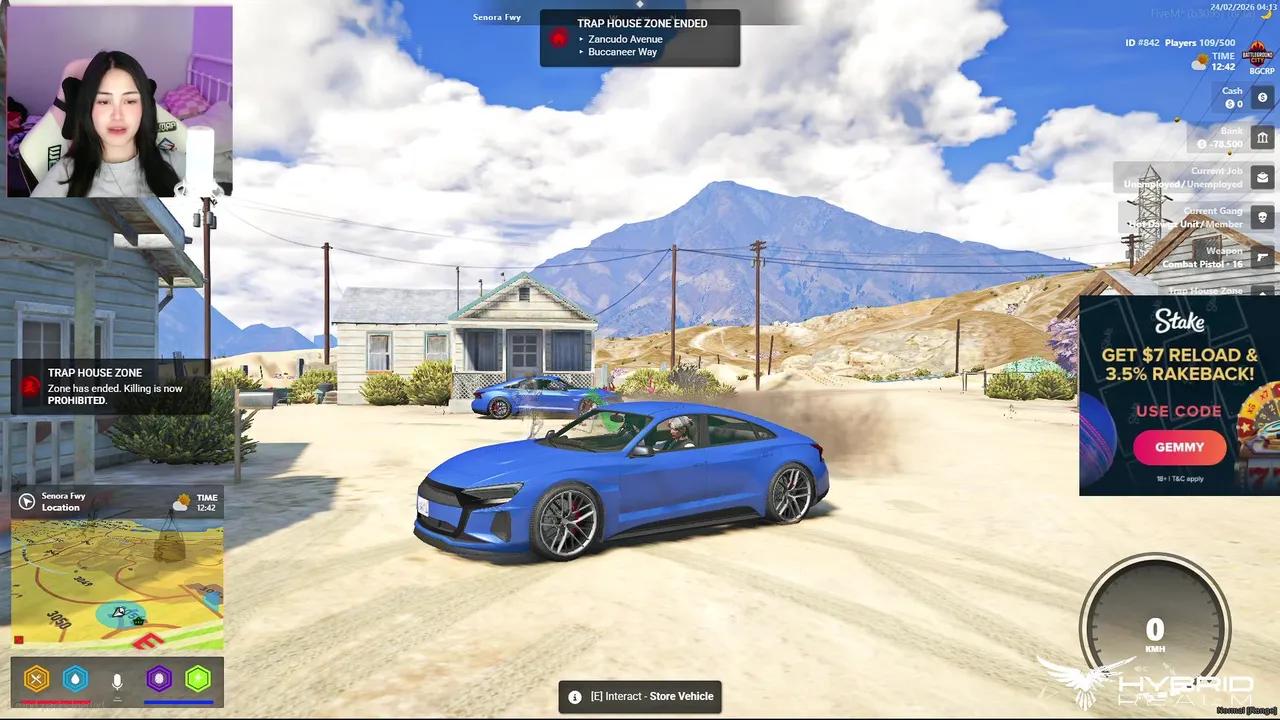Screen dimensions: 1280x720
Task: Select the purple hexagon status icon
Action: (x=159, y=680)
